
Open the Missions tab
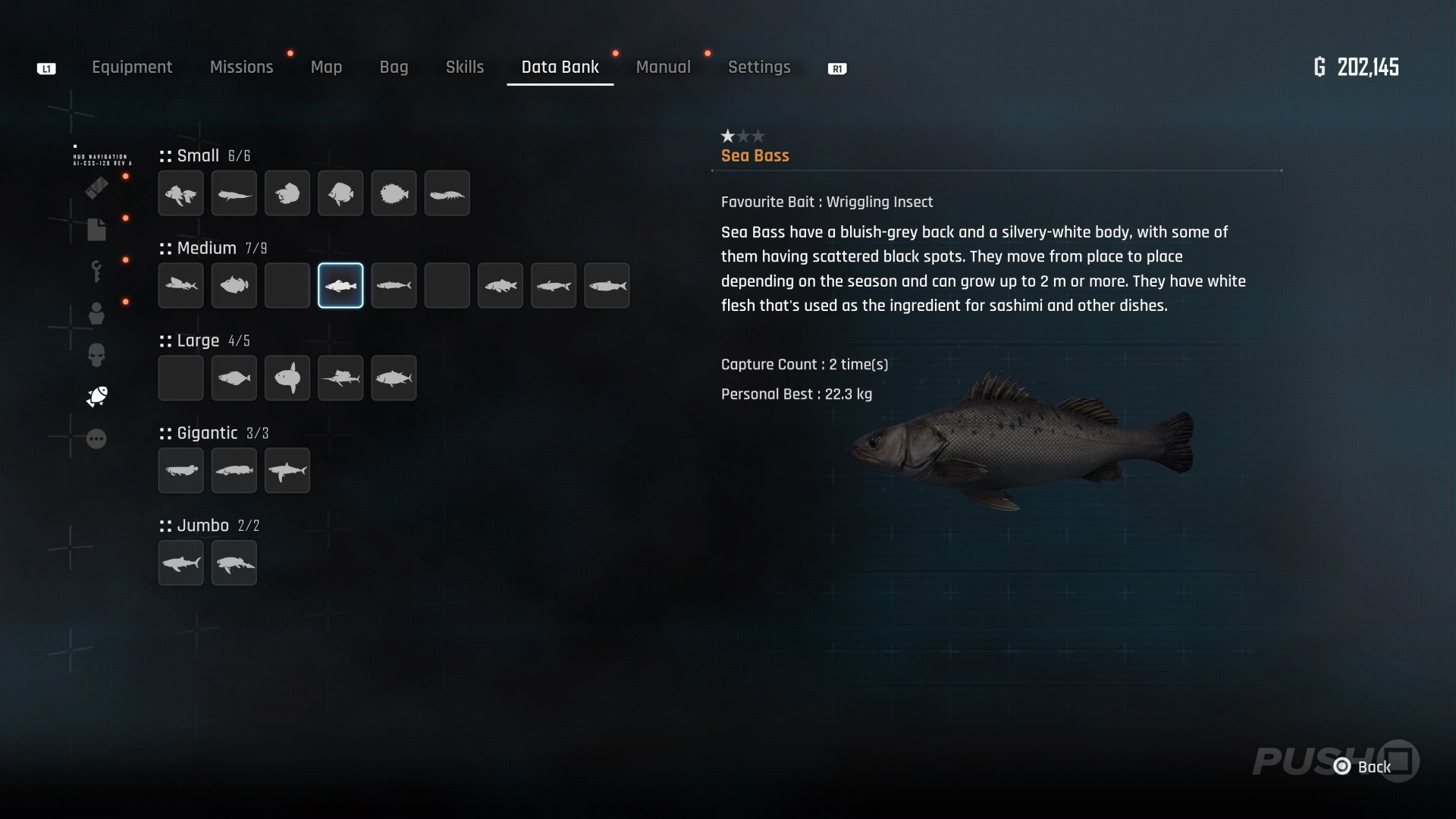241,67
